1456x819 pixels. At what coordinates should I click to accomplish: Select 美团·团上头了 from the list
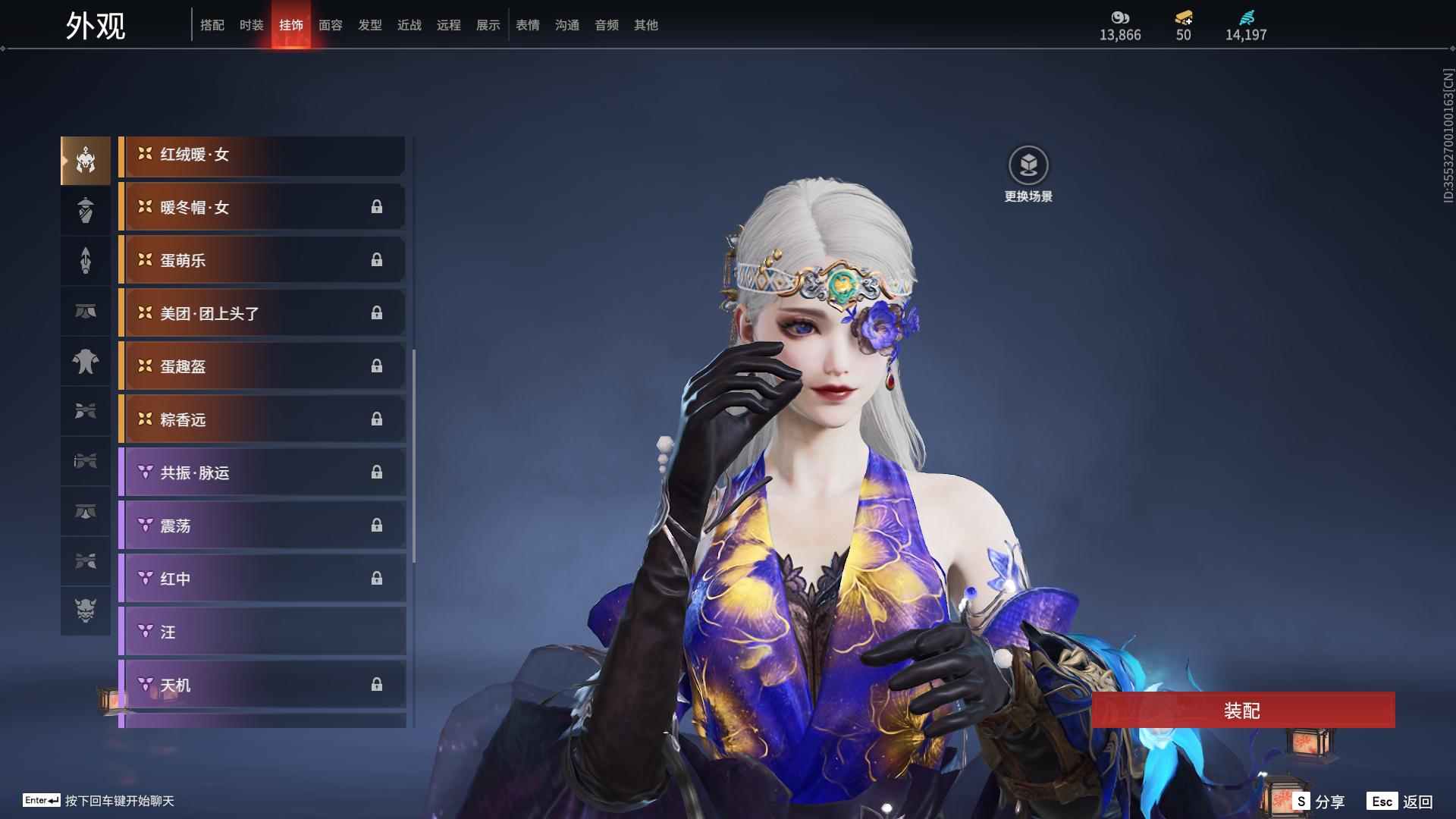point(262,314)
